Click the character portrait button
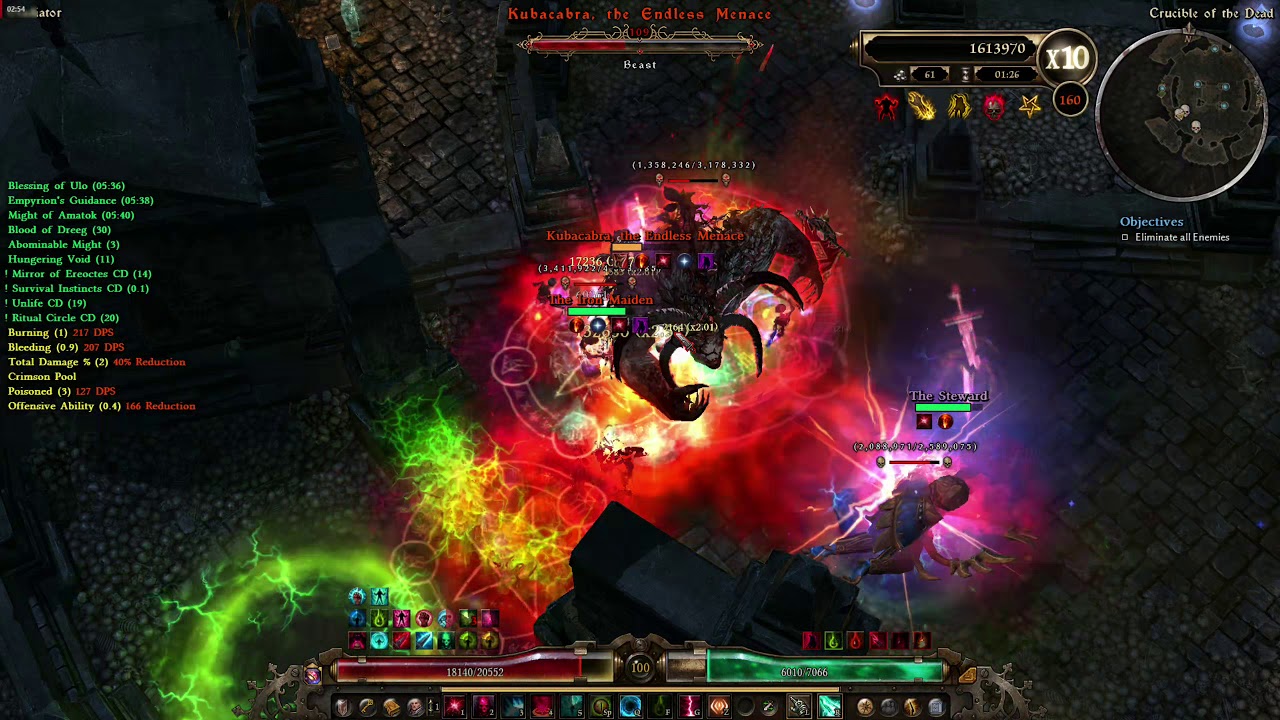 pyautogui.click(x=415, y=707)
